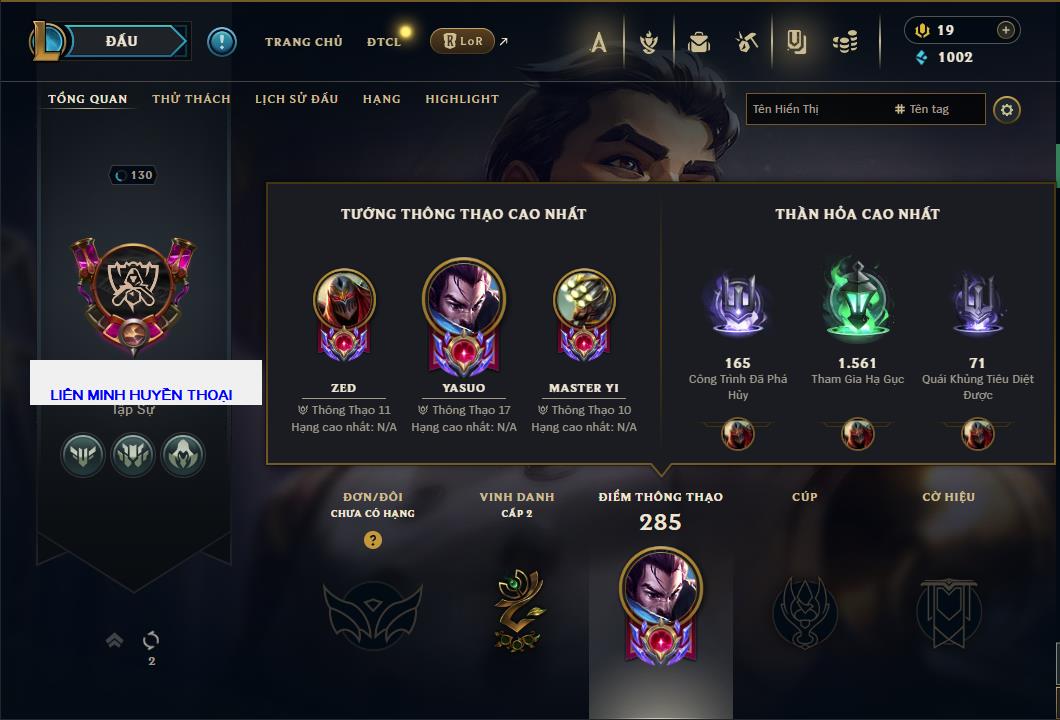
Task: View the HIGHLIGHT tab
Action: click(462, 99)
